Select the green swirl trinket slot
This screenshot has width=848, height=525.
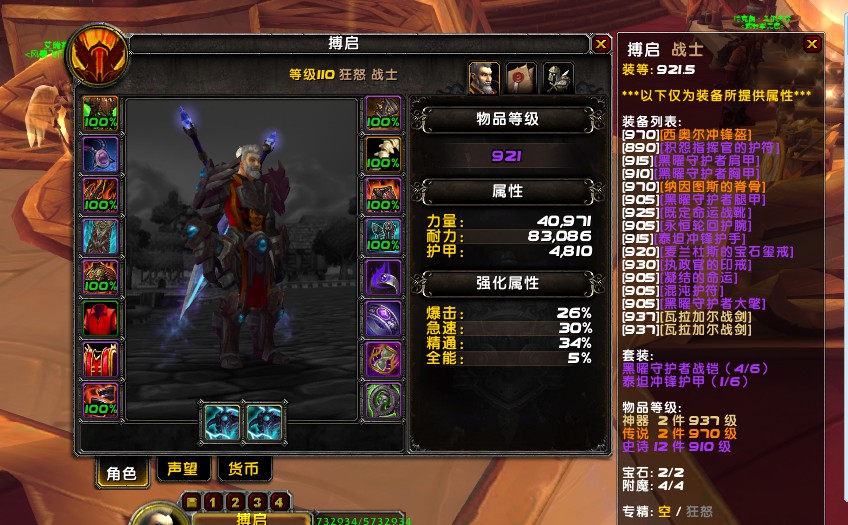[x=383, y=400]
